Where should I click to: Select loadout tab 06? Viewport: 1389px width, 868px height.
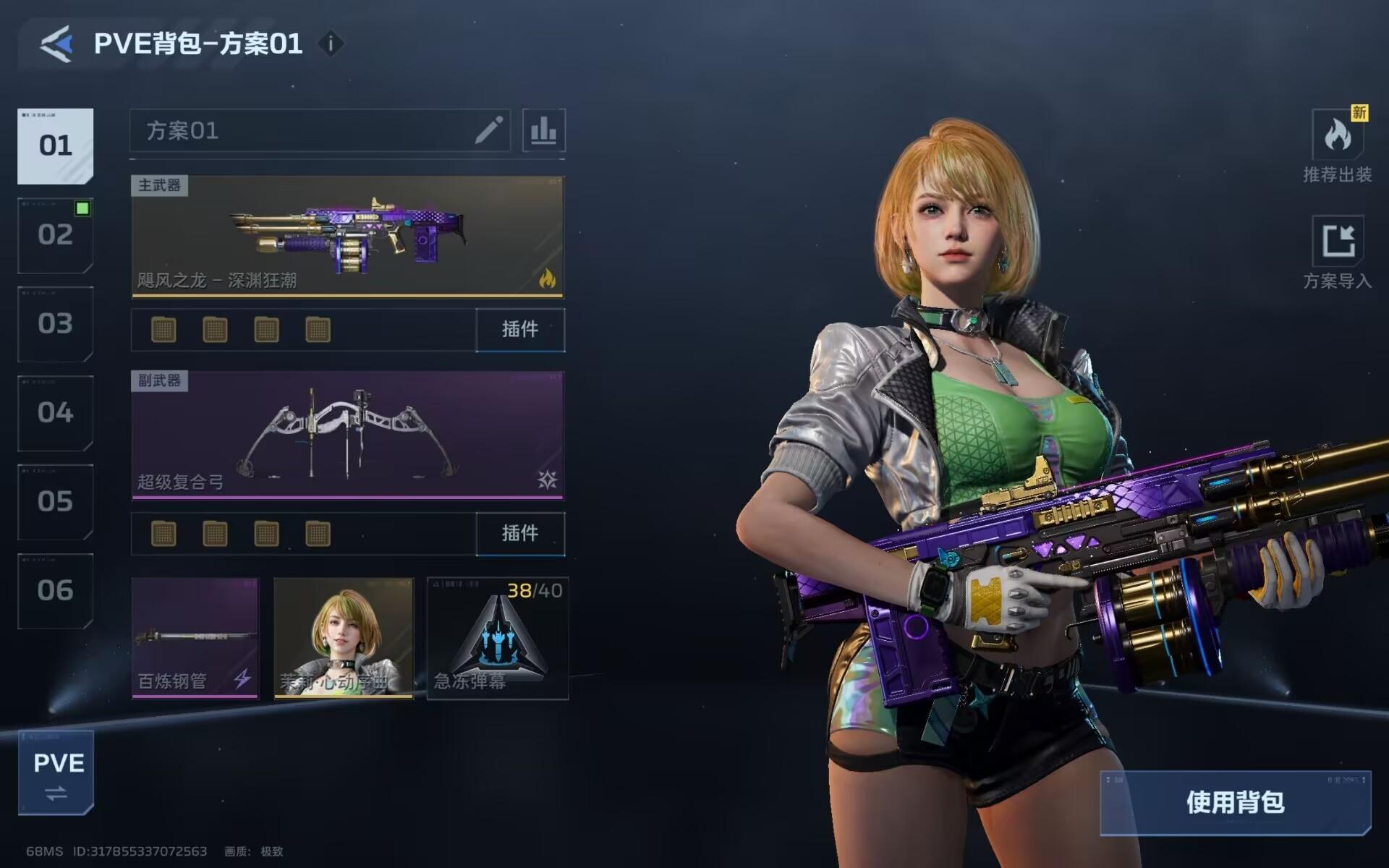(56, 591)
